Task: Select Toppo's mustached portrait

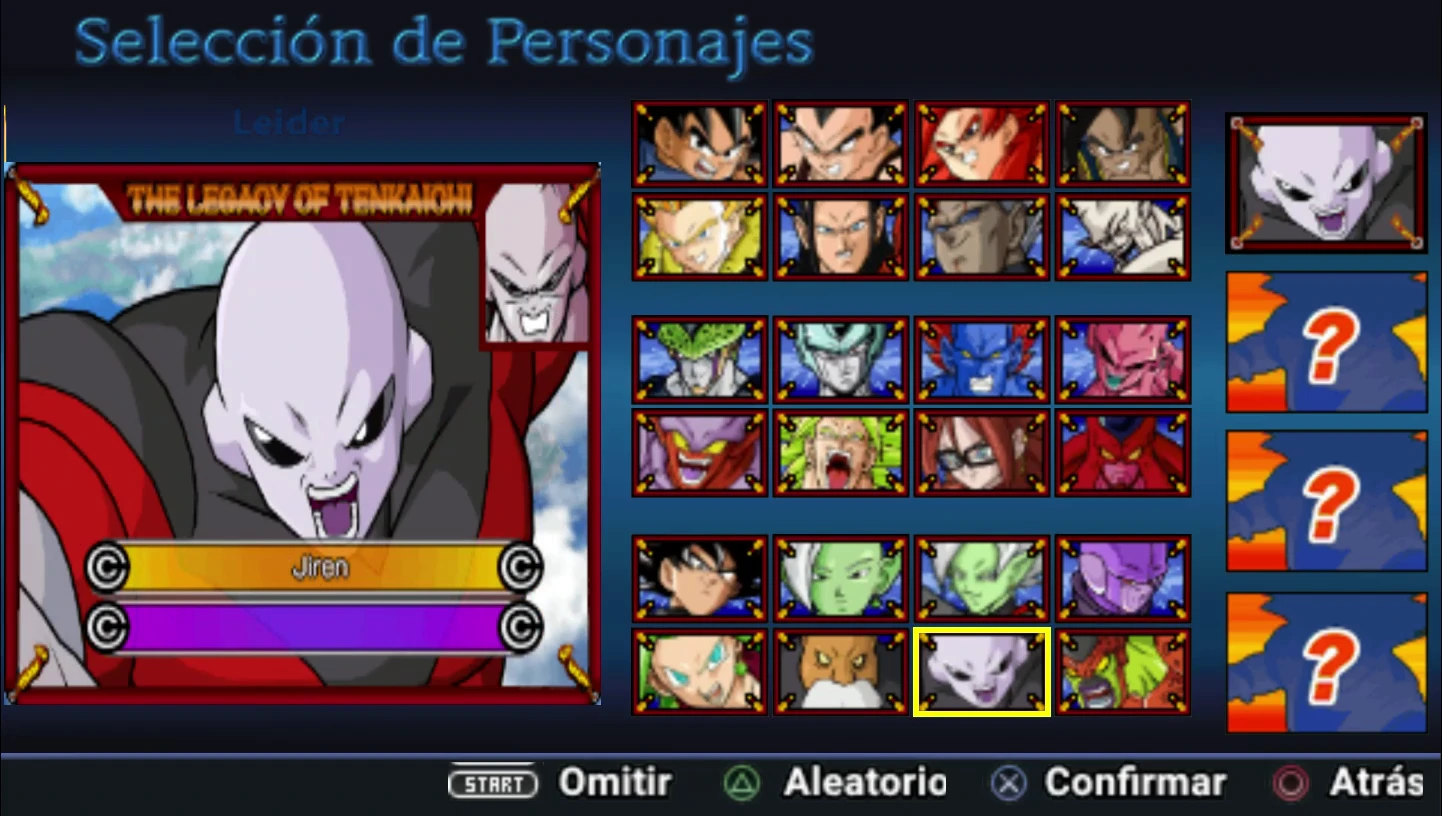Action: pyautogui.click(x=840, y=670)
